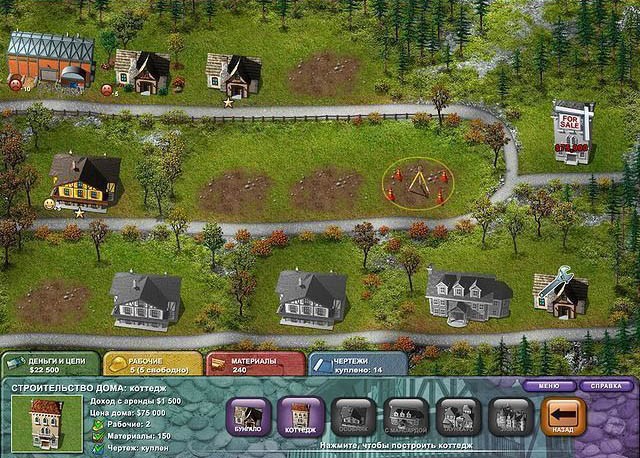Screen dimensions: 640x458
Task: Open the Деньги и цели tab
Action: (50, 363)
